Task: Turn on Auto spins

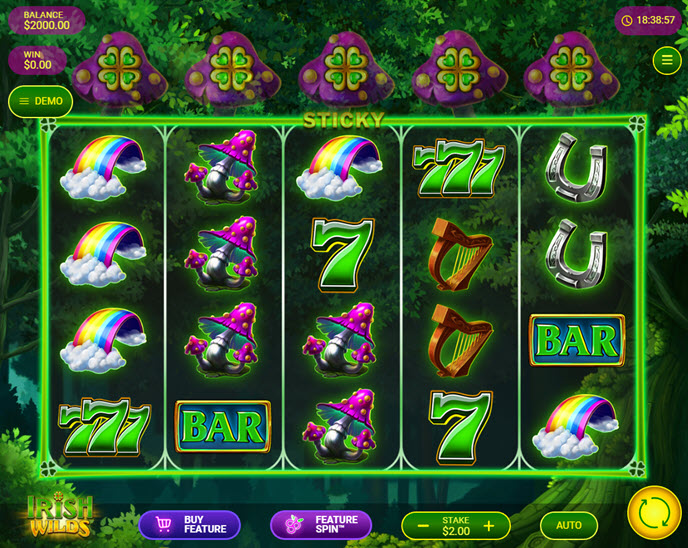Action: tap(568, 525)
